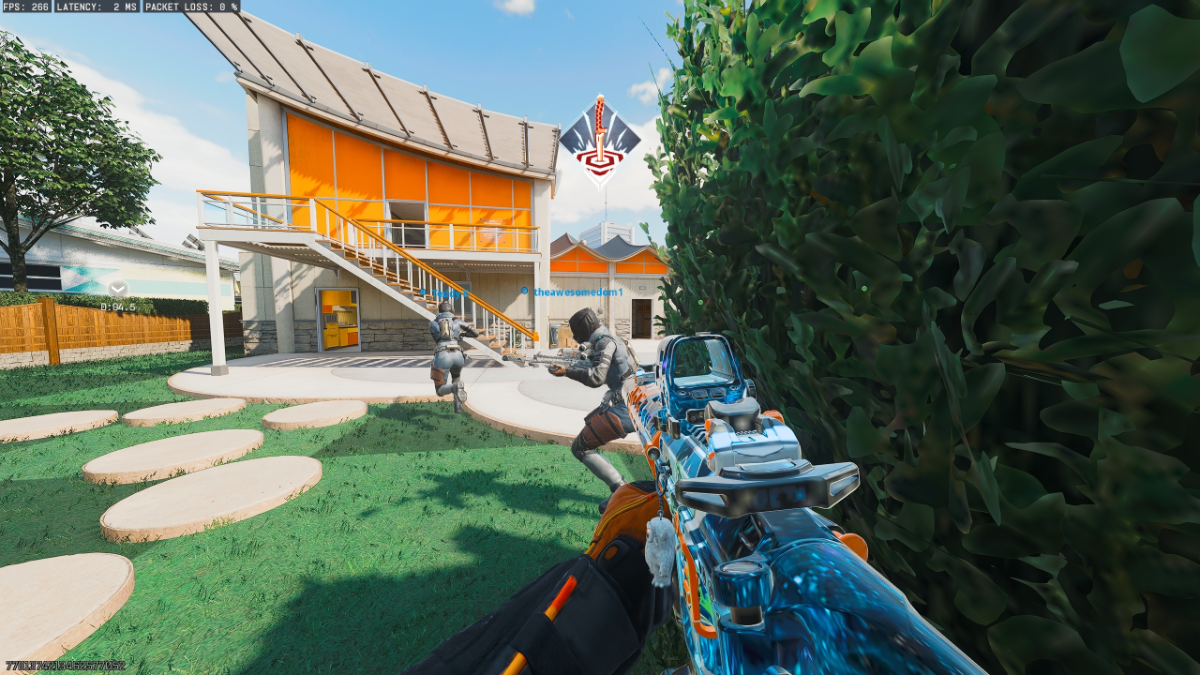The height and width of the screenshot is (675, 1200).
Task: Click the knife and target objective emblem
Action: pyautogui.click(x=600, y=143)
